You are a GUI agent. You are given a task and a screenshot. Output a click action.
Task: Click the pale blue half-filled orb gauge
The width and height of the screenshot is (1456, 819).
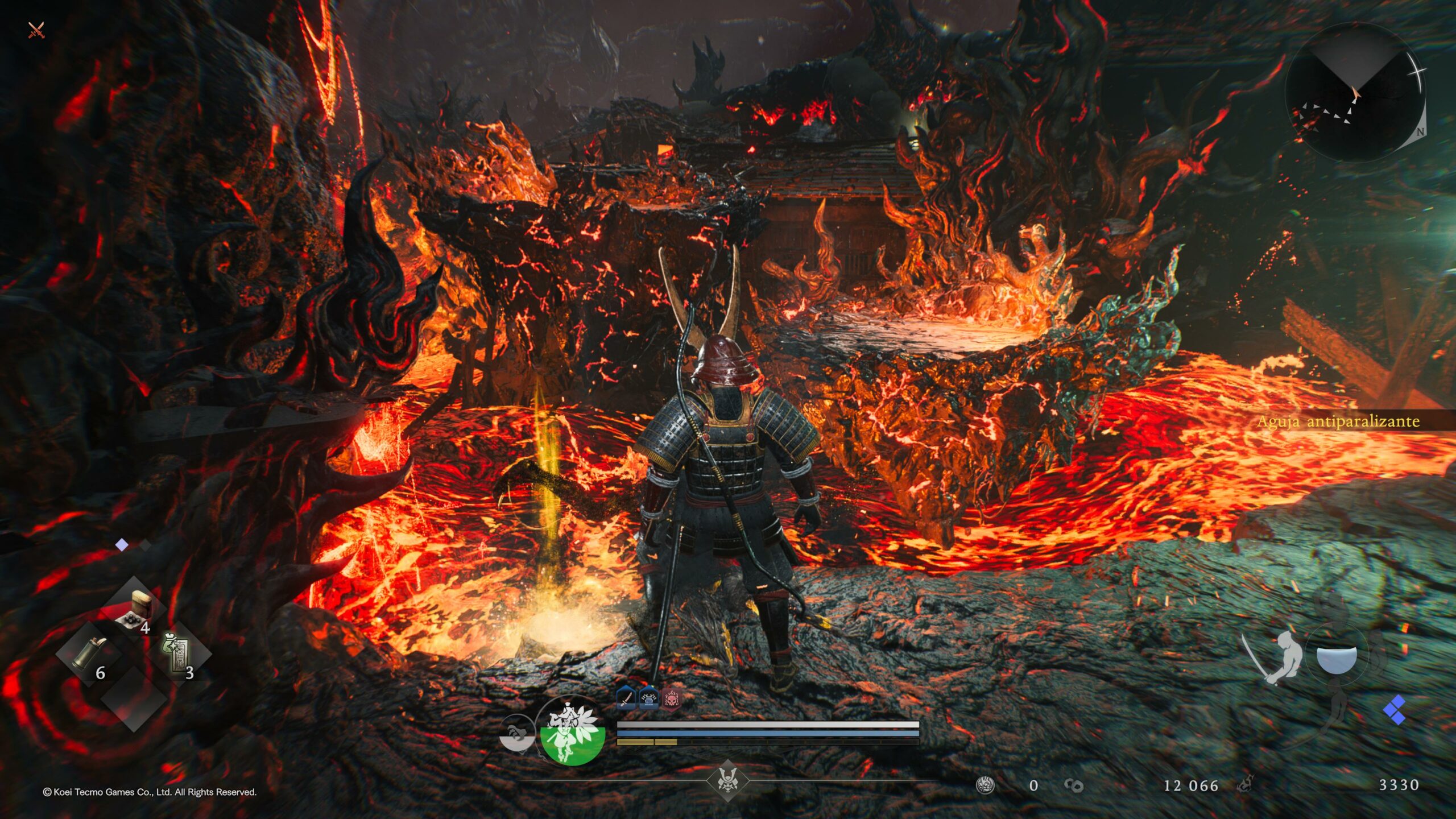(x=1336, y=659)
